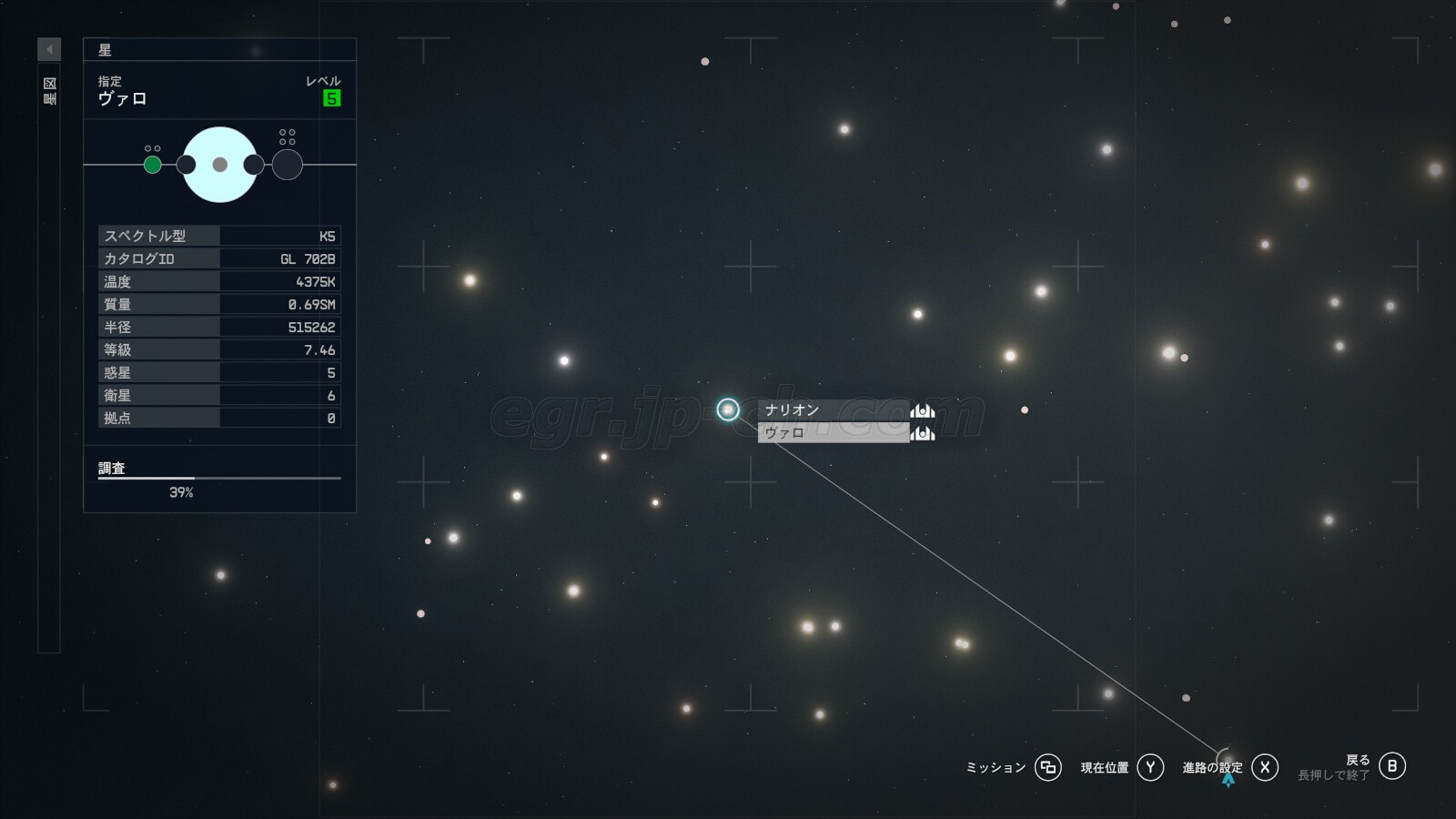Collapse the star info panel arrow
Image resolution: width=1456 pixels, height=819 pixels.
pos(49,49)
